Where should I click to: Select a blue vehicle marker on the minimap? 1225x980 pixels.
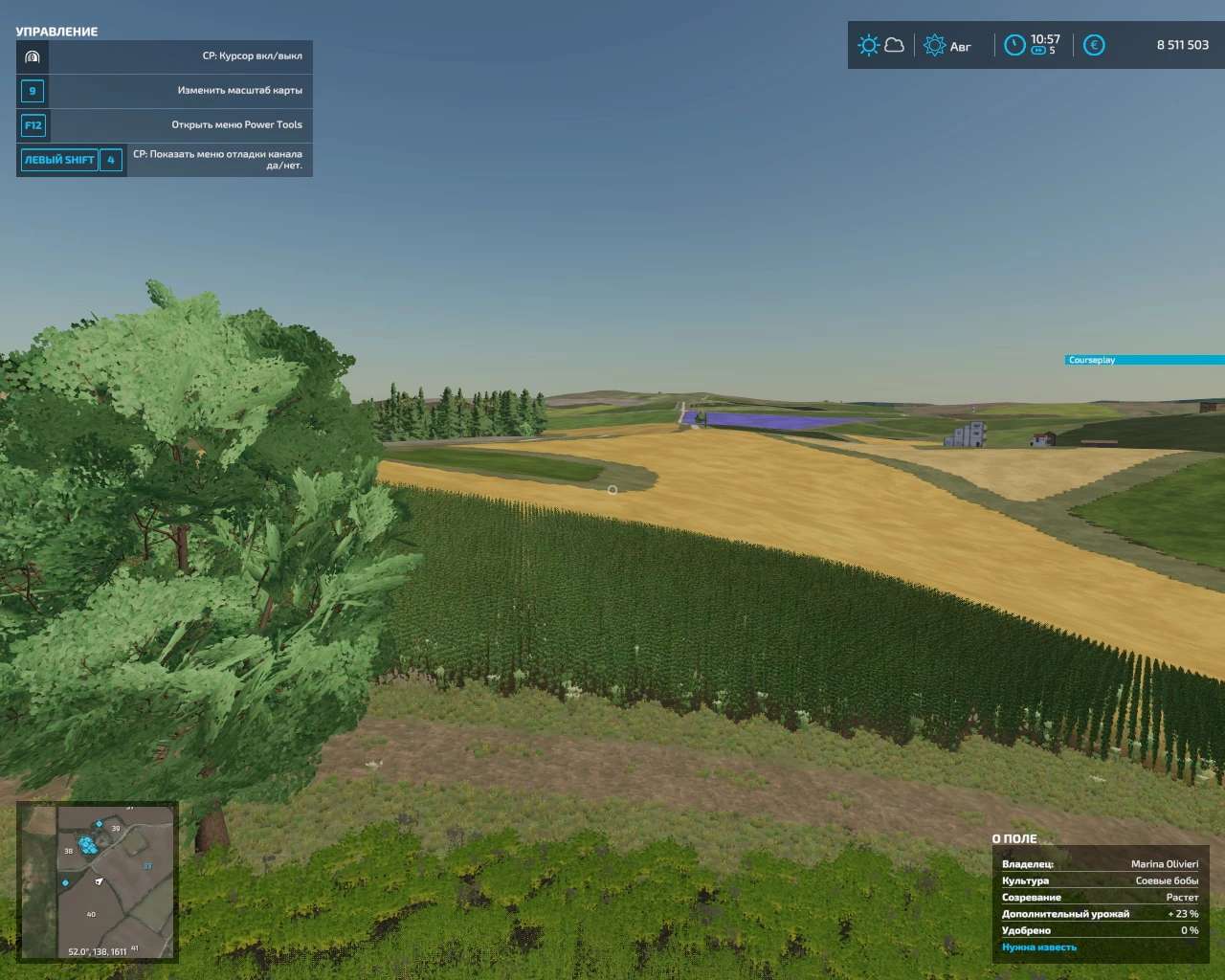point(87,845)
